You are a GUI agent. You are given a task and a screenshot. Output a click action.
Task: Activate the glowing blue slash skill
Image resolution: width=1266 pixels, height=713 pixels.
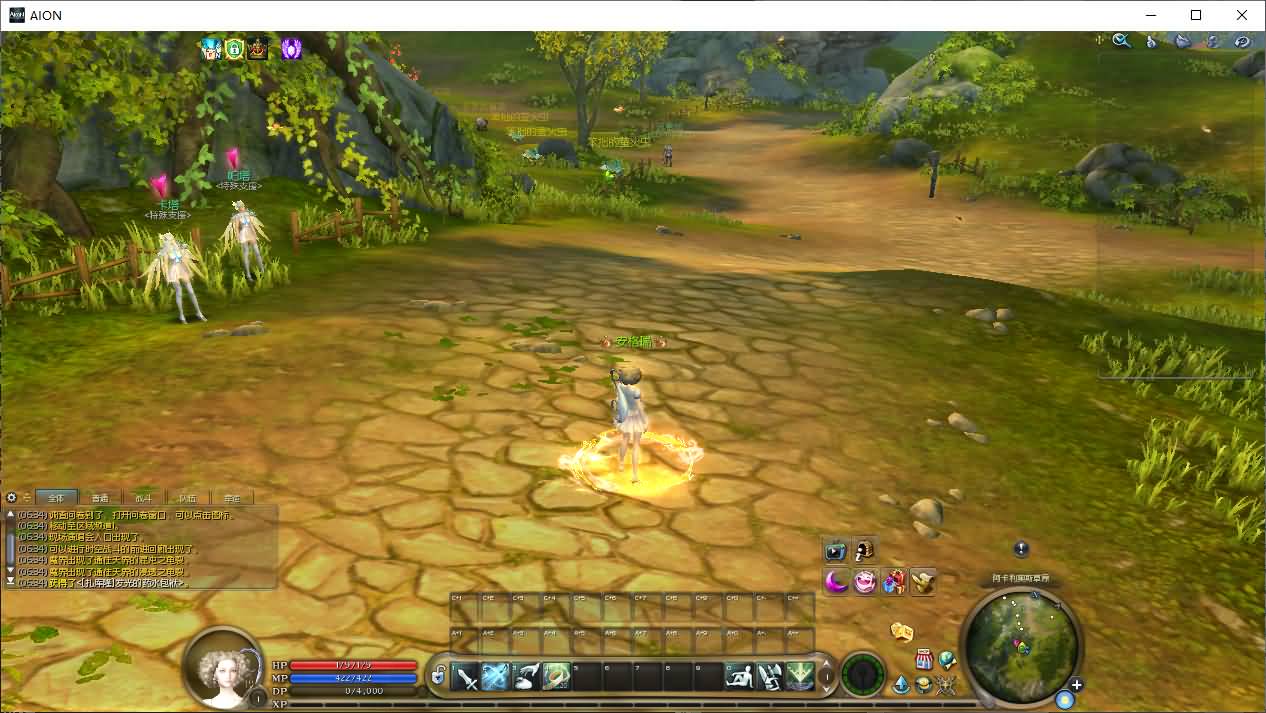tap(497, 677)
